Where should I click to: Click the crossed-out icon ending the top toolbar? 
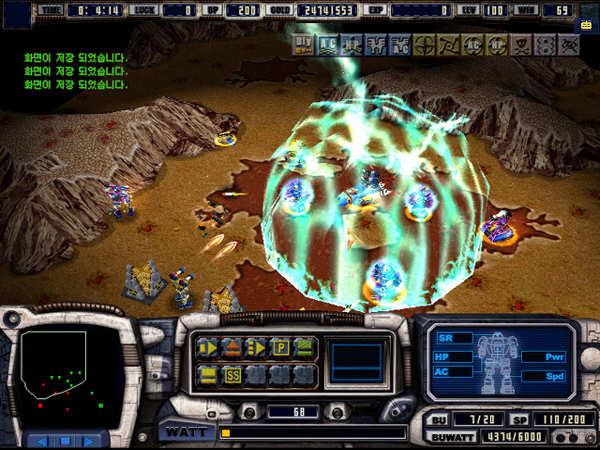[x=569, y=44]
